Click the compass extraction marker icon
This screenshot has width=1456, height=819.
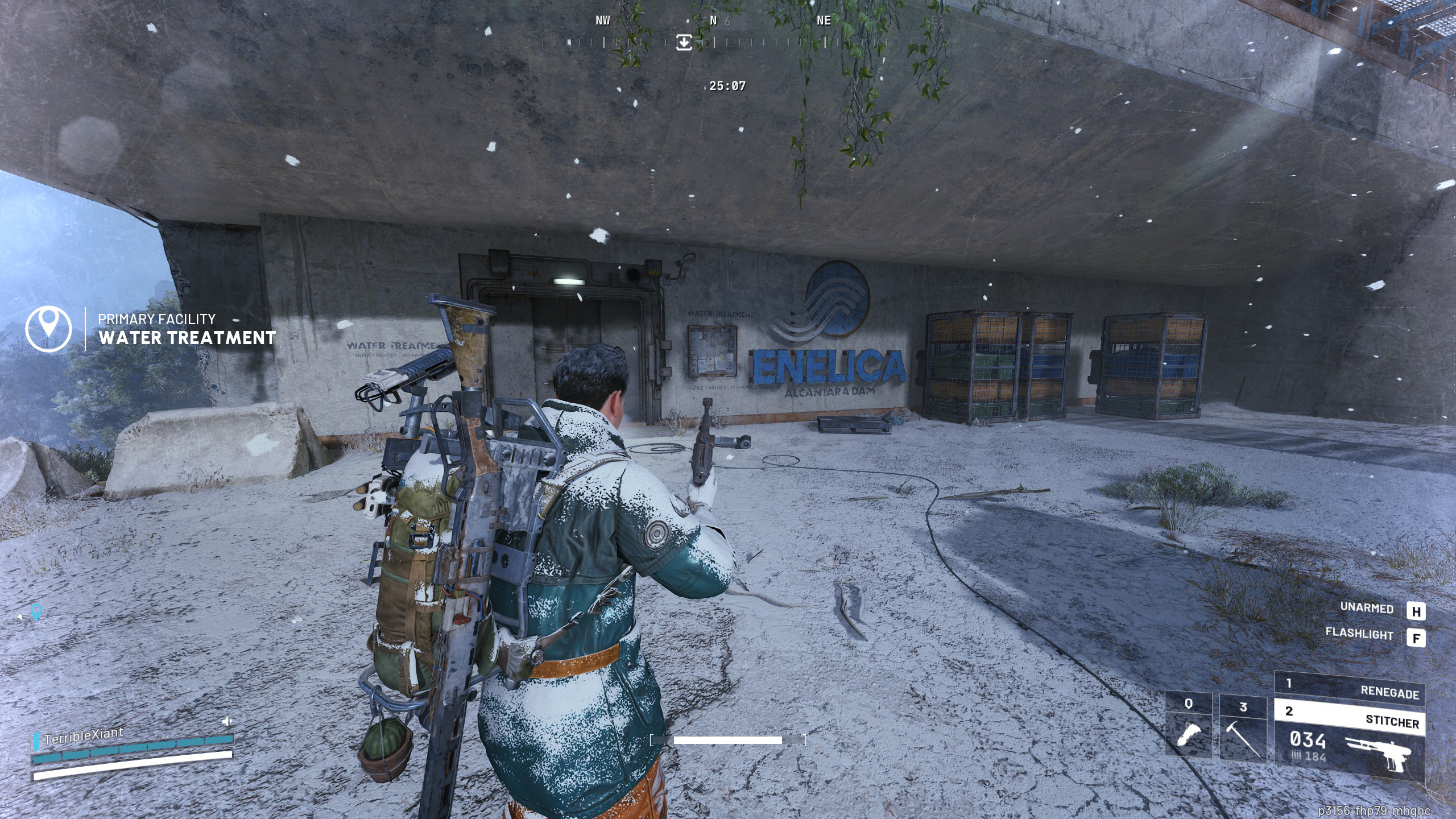684,42
